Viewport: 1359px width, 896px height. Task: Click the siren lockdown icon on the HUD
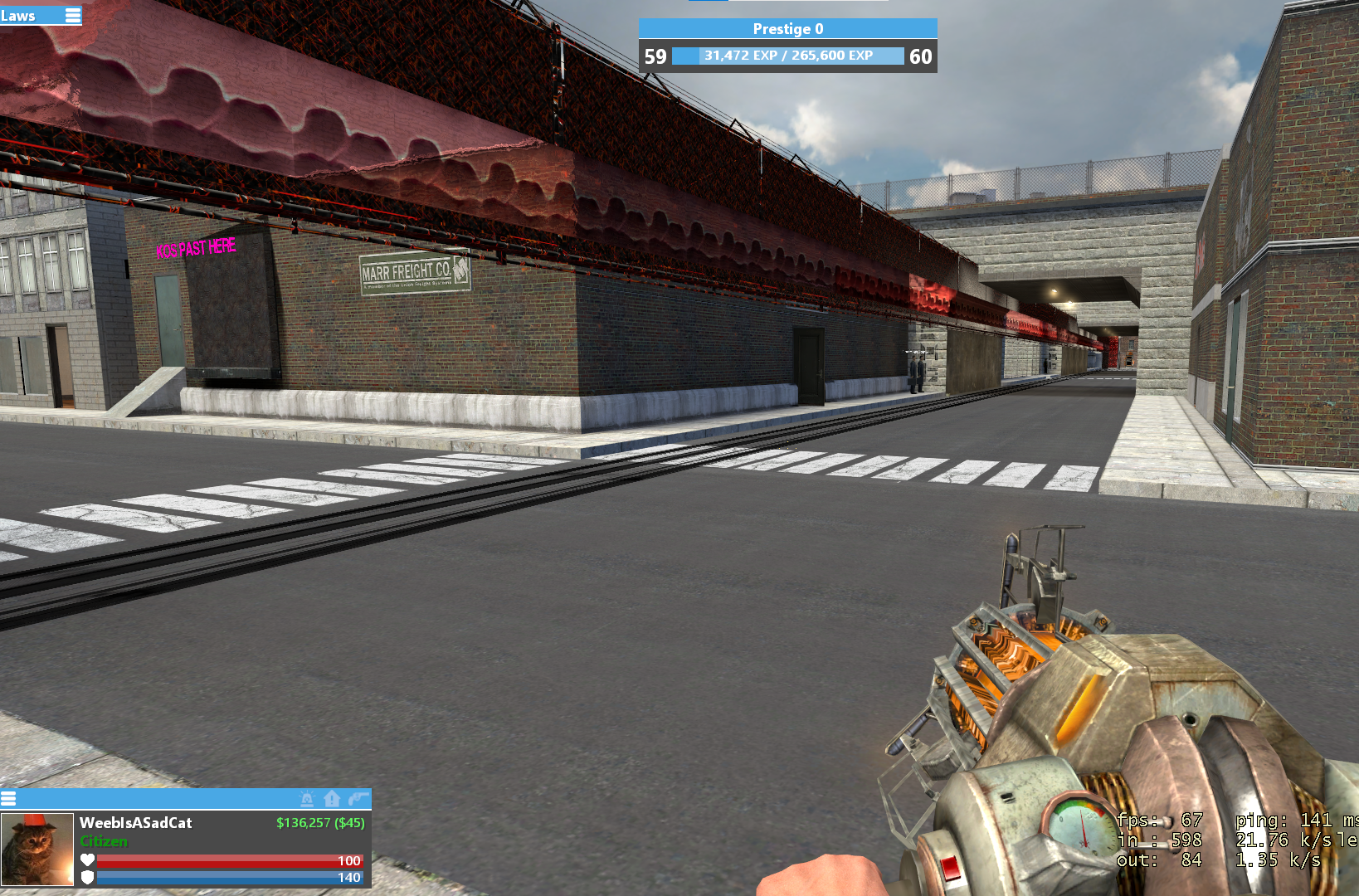click(x=307, y=798)
